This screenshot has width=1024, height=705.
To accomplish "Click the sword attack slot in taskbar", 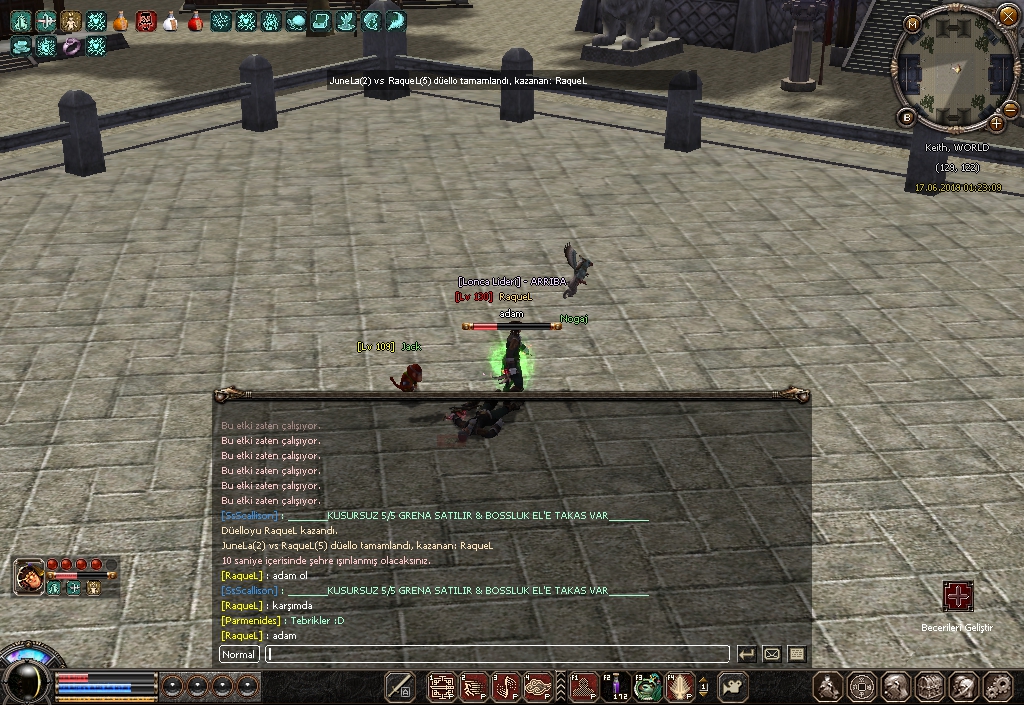I will pos(400,686).
